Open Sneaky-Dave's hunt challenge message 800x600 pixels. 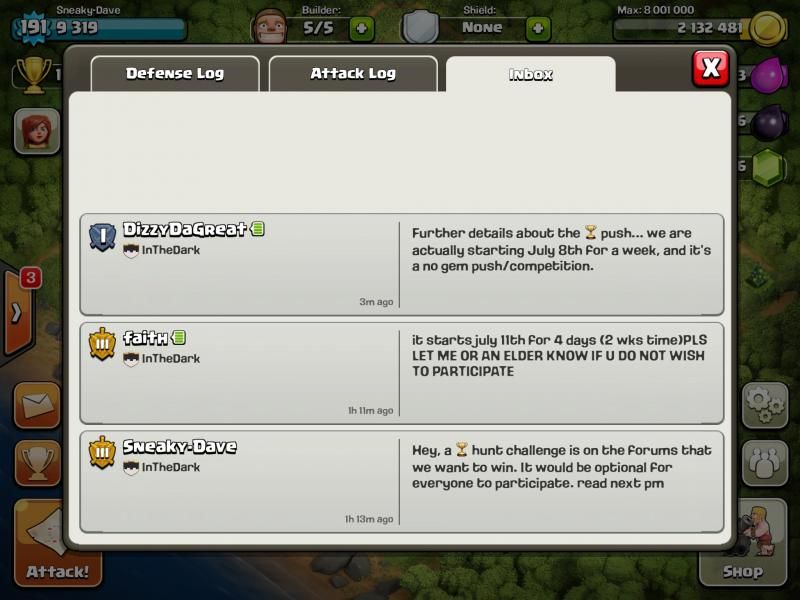point(401,481)
